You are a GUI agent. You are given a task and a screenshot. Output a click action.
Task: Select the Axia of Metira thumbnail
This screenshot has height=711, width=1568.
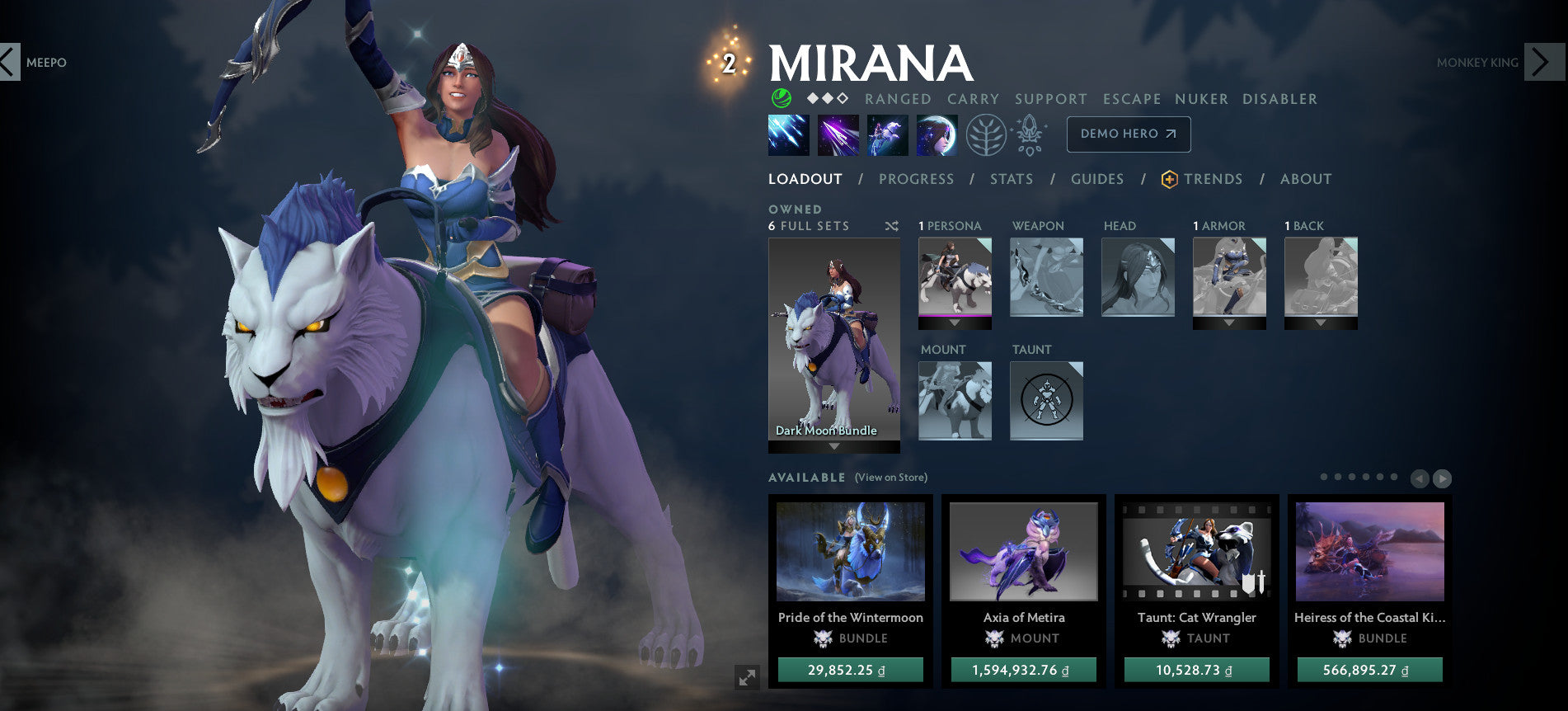[1023, 553]
